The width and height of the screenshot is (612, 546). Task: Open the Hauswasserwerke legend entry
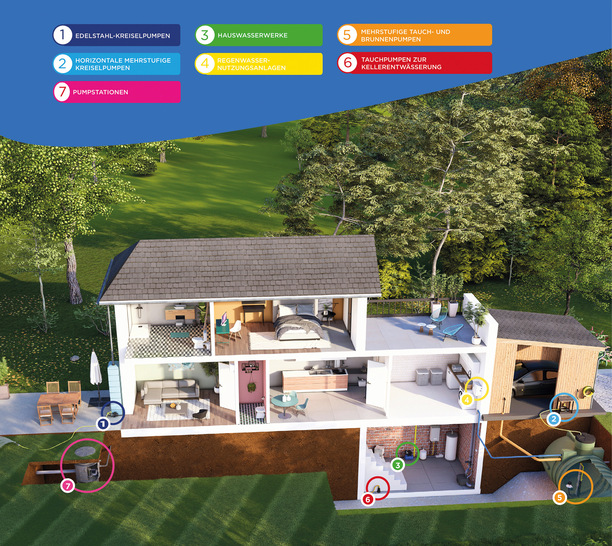click(x=258, y=36)
